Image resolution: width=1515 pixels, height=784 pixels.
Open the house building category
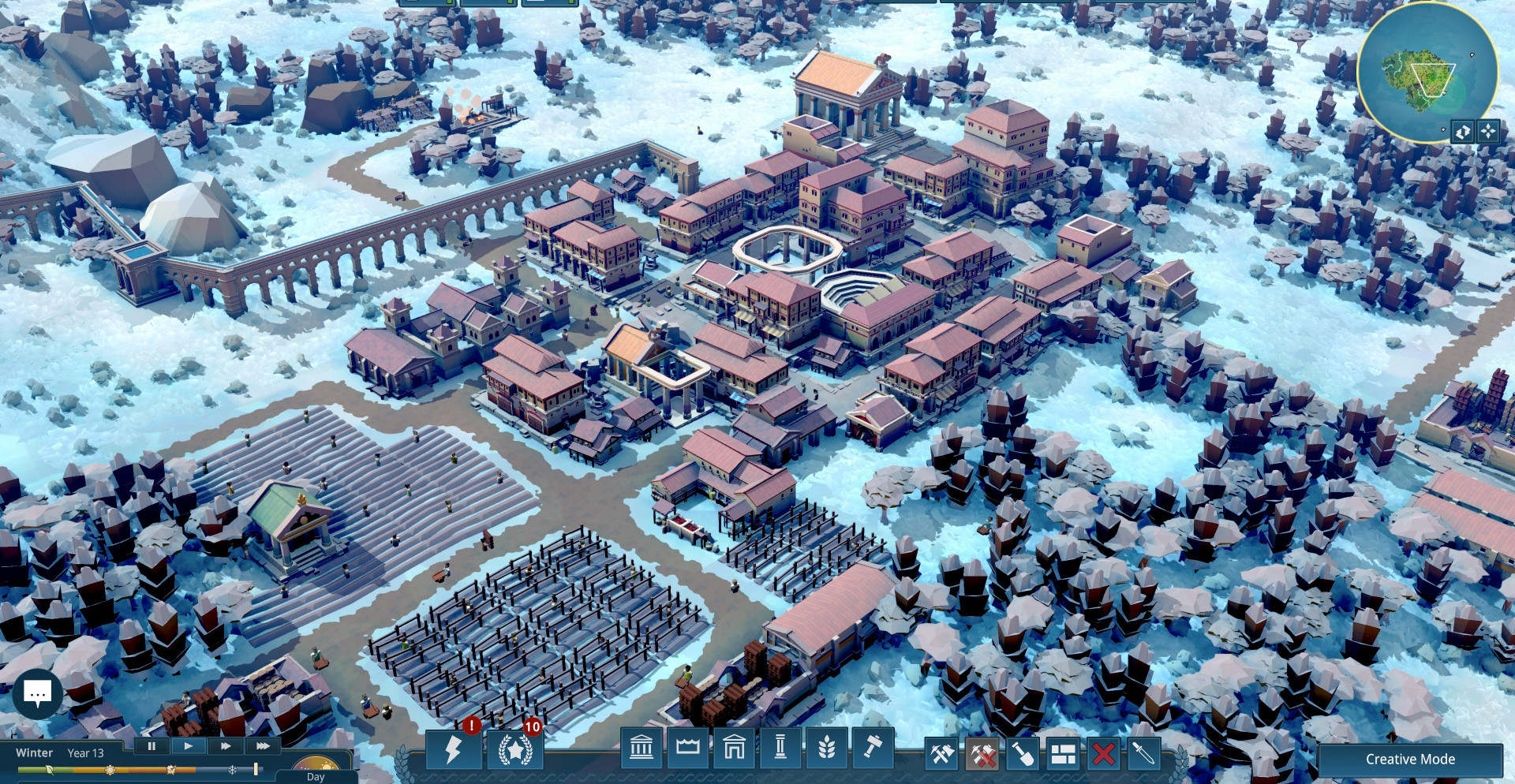[x=734, y=747]
